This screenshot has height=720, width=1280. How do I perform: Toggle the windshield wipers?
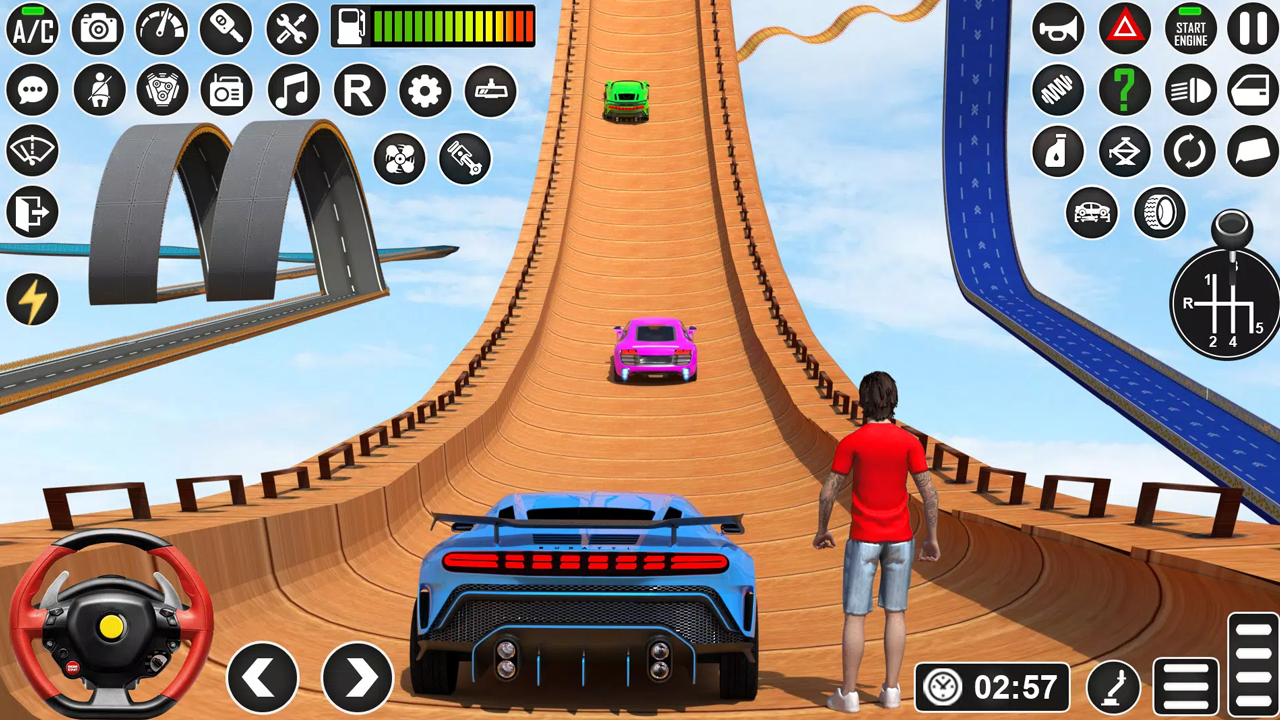point(33,150)
